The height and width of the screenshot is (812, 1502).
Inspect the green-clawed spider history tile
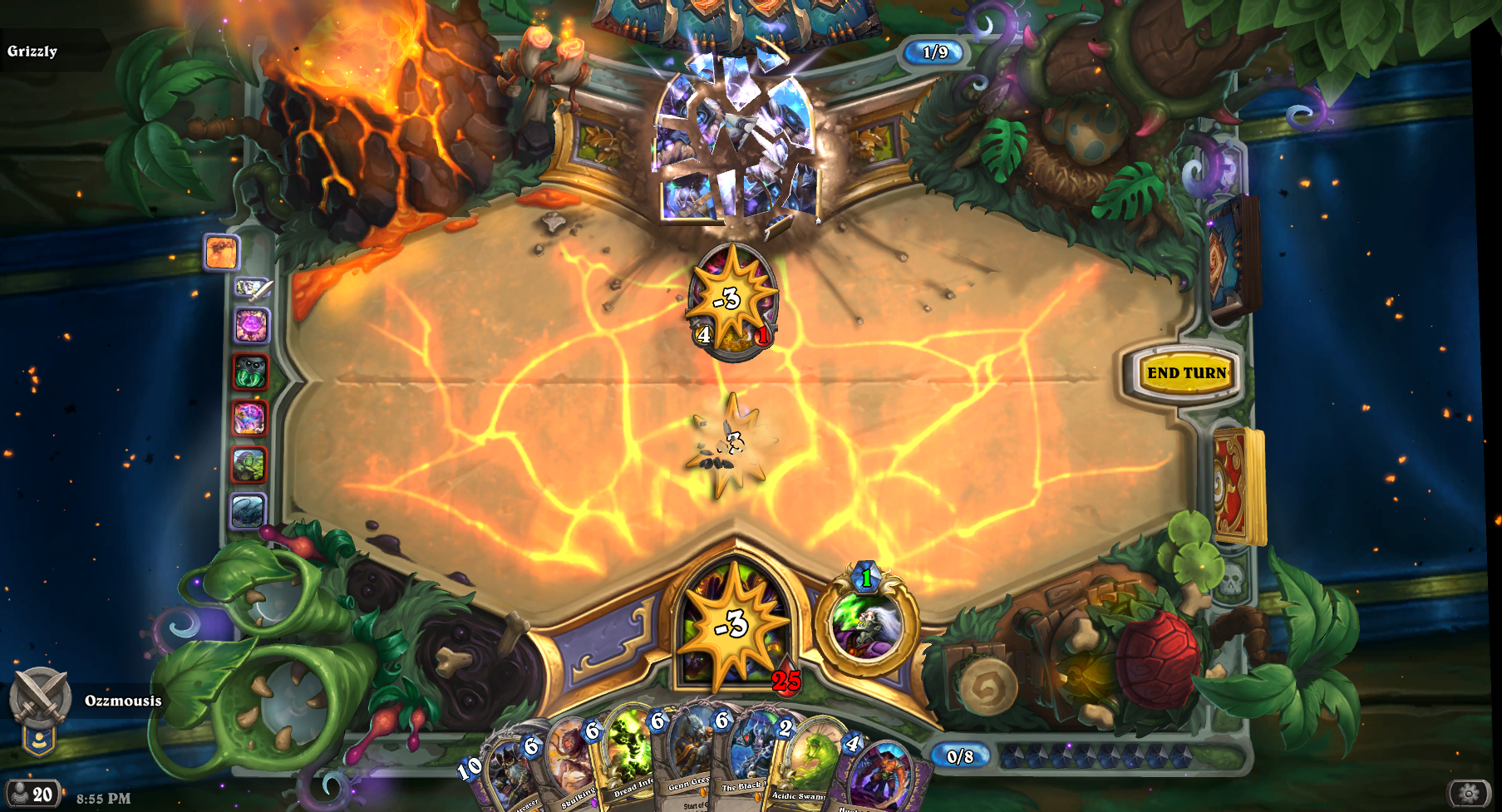tap(250, 372)
